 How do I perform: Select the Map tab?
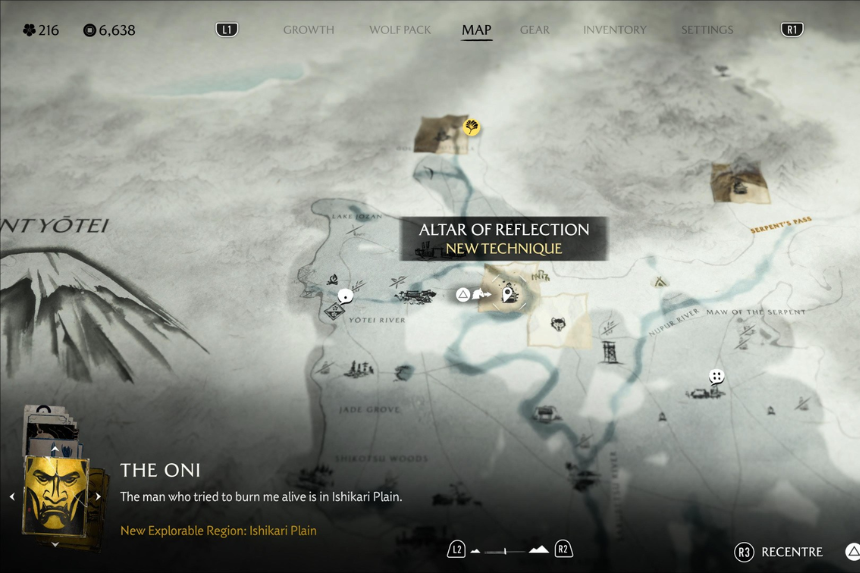click(x=476, y=30)
